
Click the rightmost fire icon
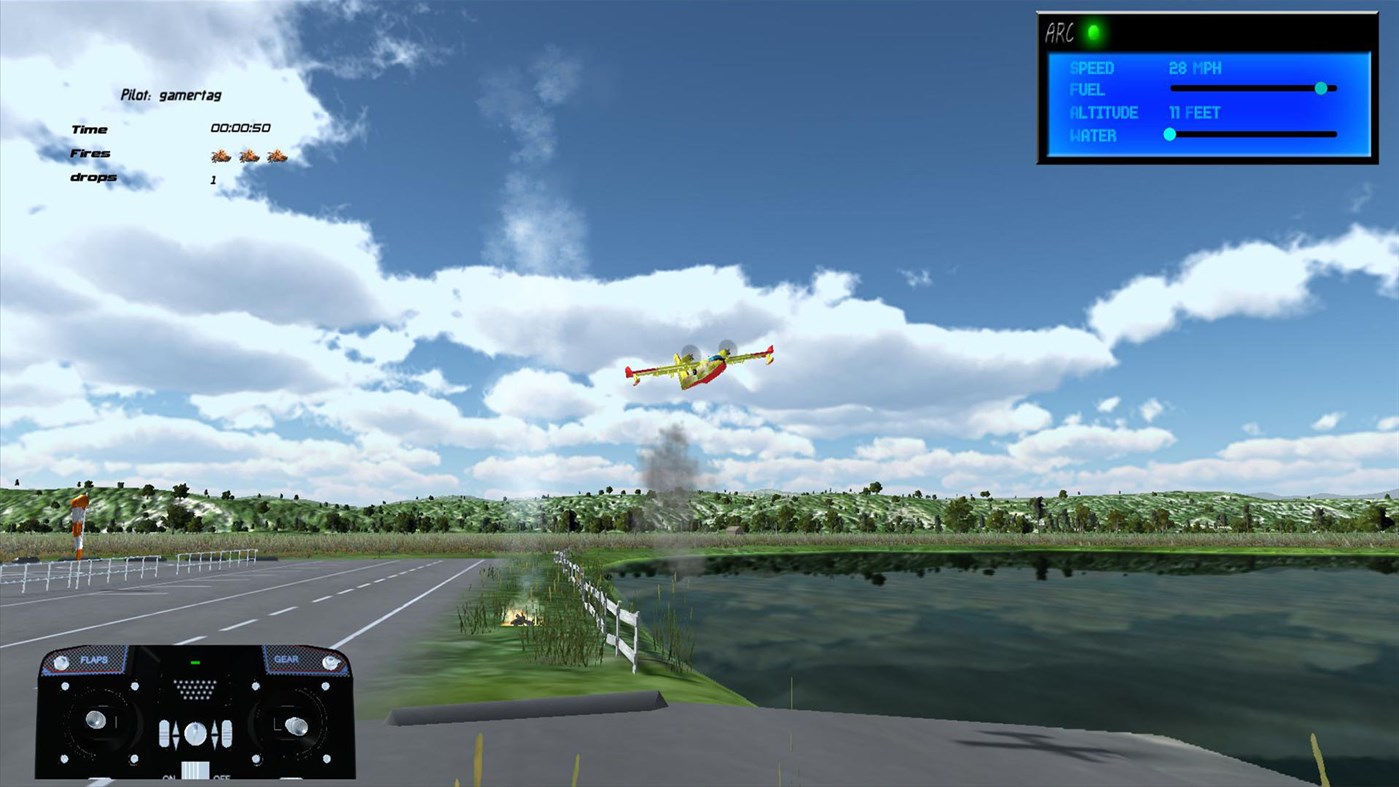point(278,155)
